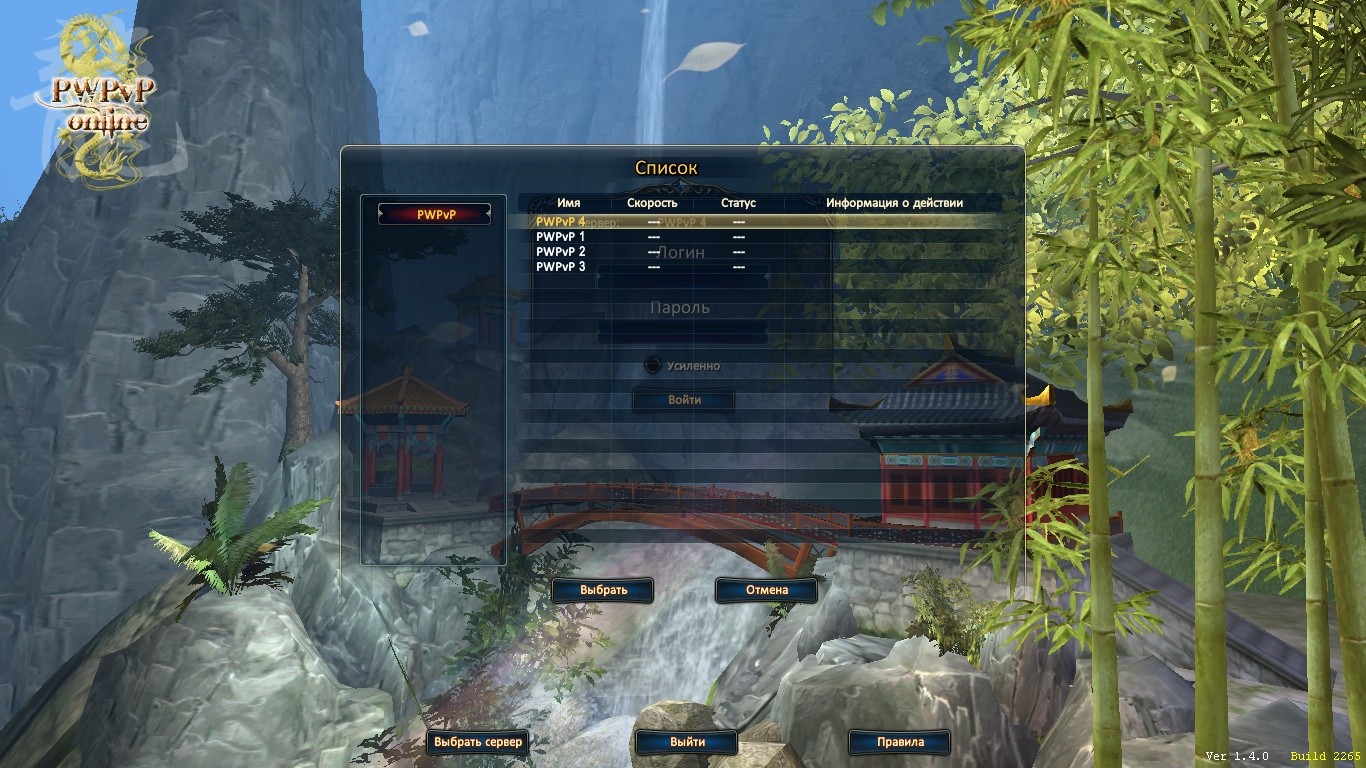Click the Информация о действии column header

(x=894, y=203)
